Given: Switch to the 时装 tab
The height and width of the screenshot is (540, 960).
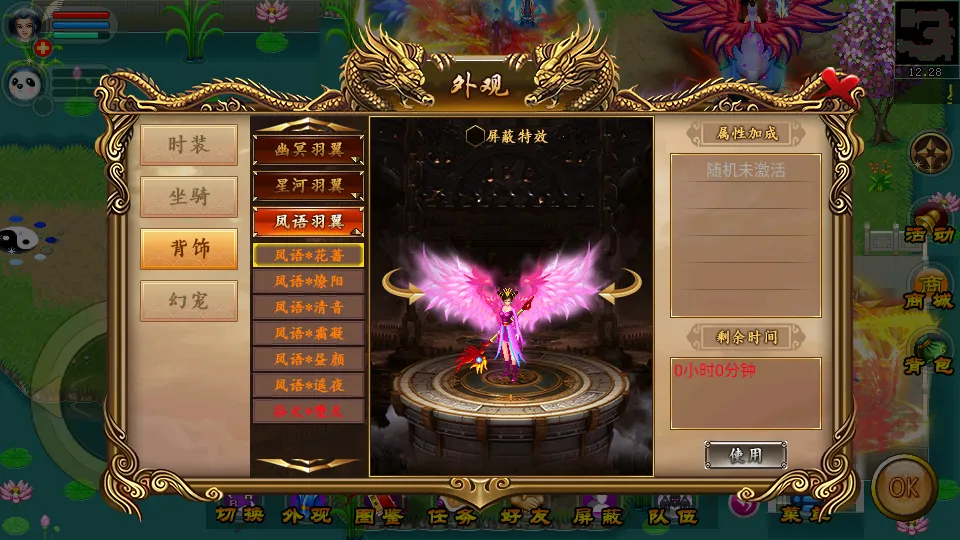Looking at the screenshot, I should [189, 145].
